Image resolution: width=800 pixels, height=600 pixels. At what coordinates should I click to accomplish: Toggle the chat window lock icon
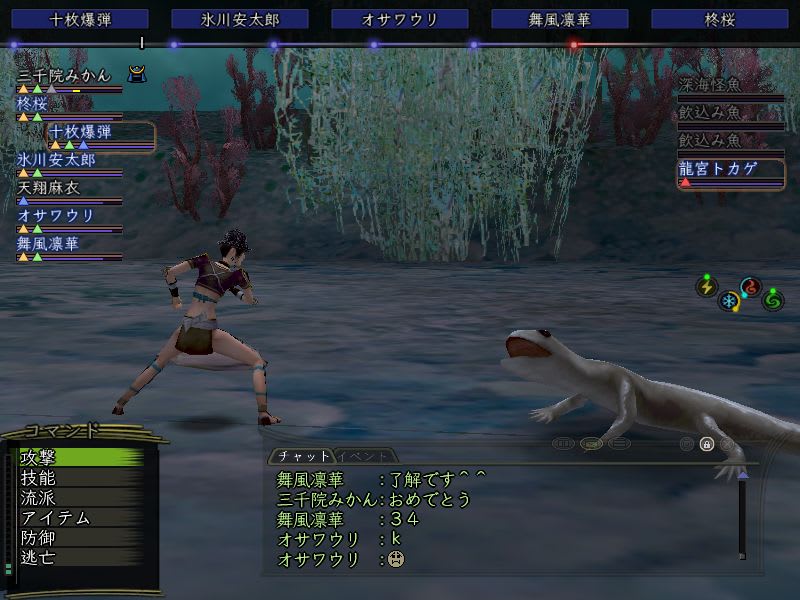point(707,443)
